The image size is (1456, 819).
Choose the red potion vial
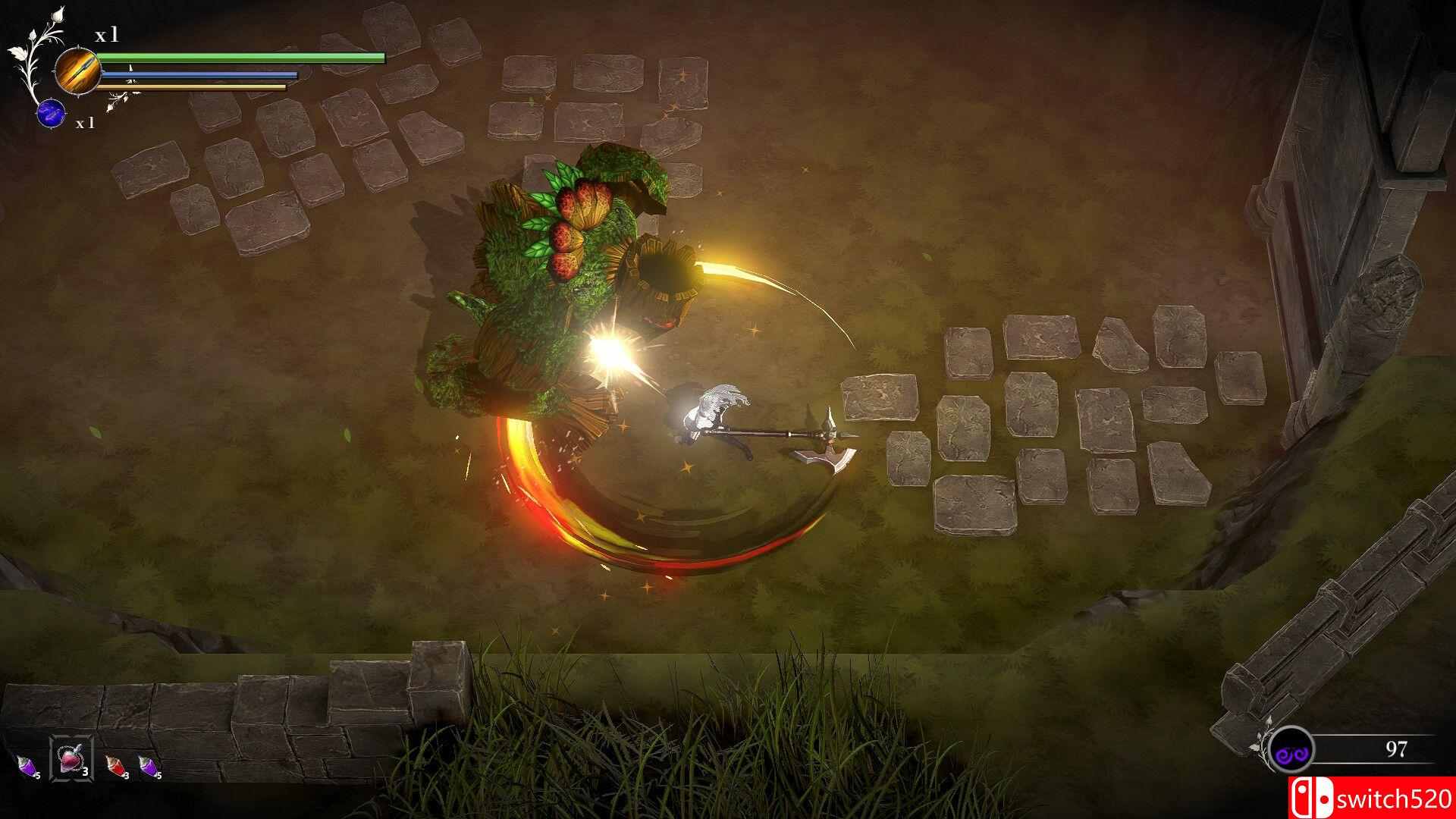click(114, 764)
